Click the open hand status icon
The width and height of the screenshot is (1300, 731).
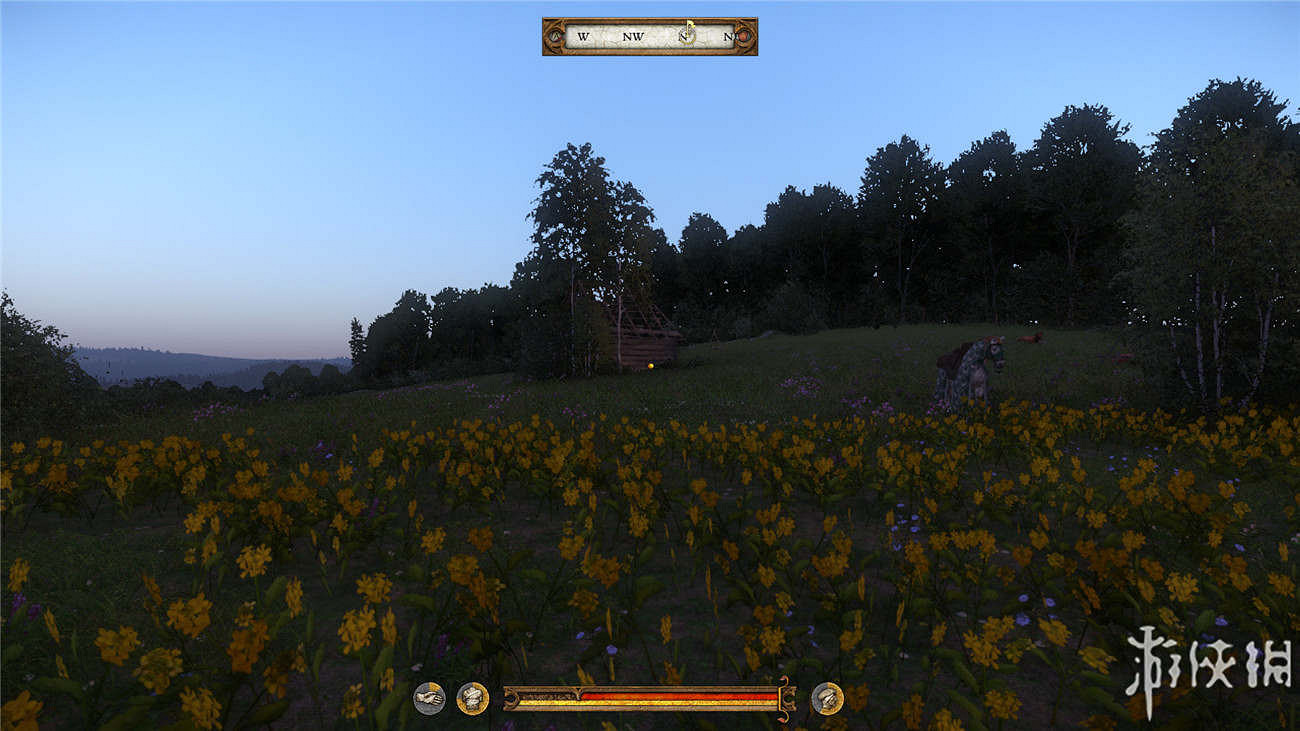pos(429,698)
